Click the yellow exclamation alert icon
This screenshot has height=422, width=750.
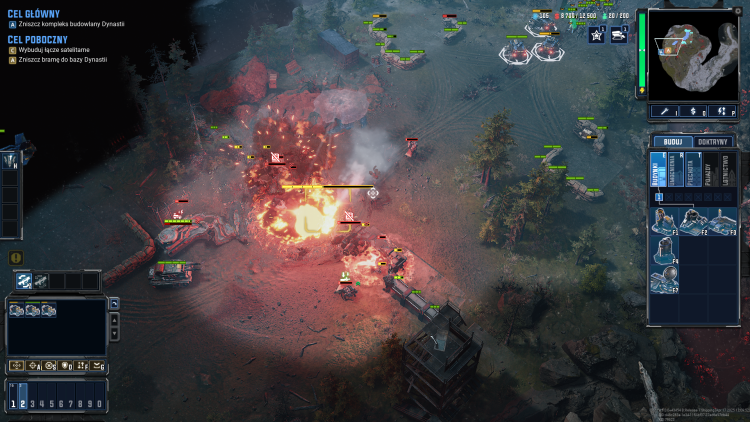(16, 258)
